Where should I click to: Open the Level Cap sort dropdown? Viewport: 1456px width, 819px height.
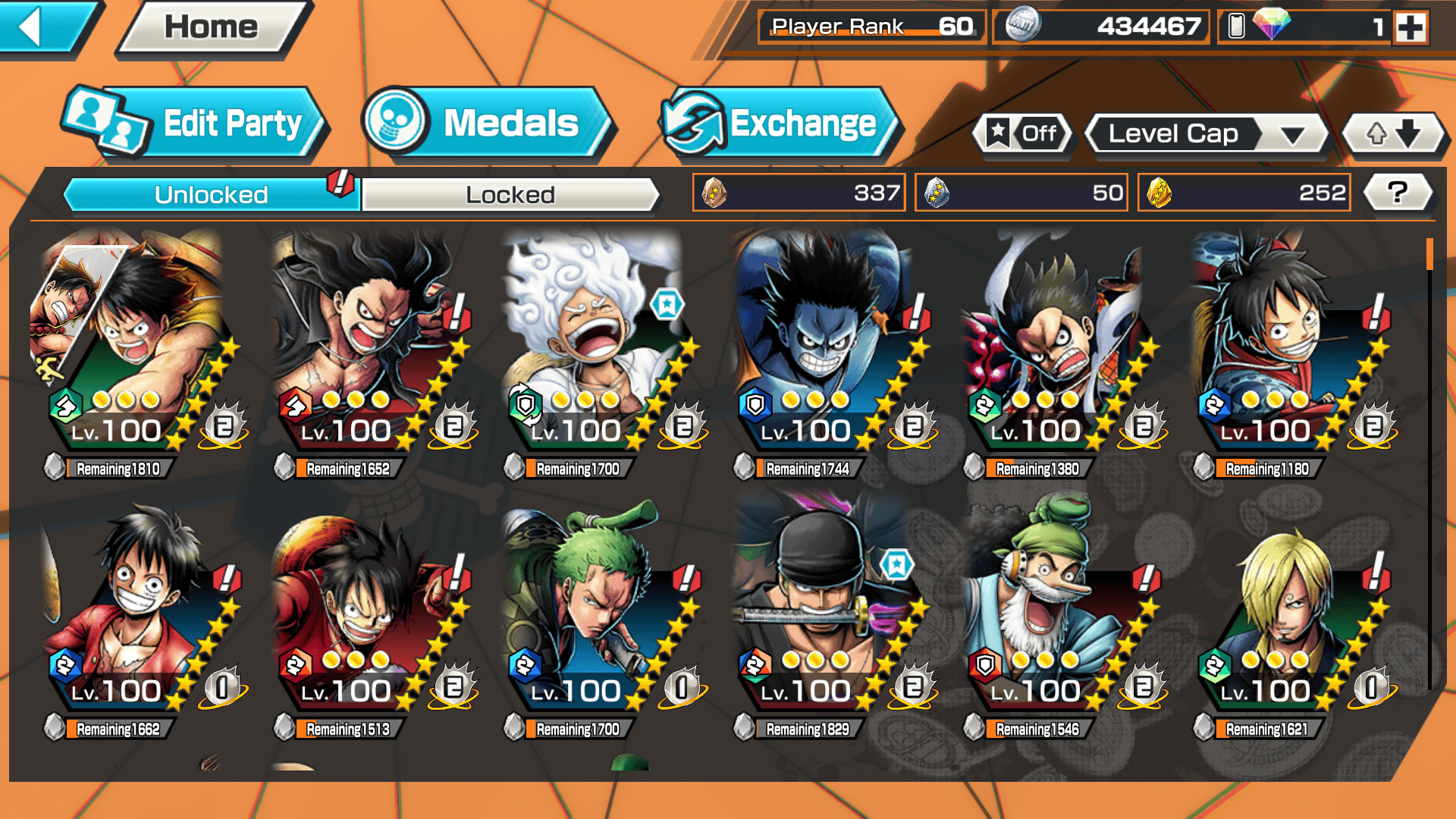pyautogui.click(x=1207, y=134)
